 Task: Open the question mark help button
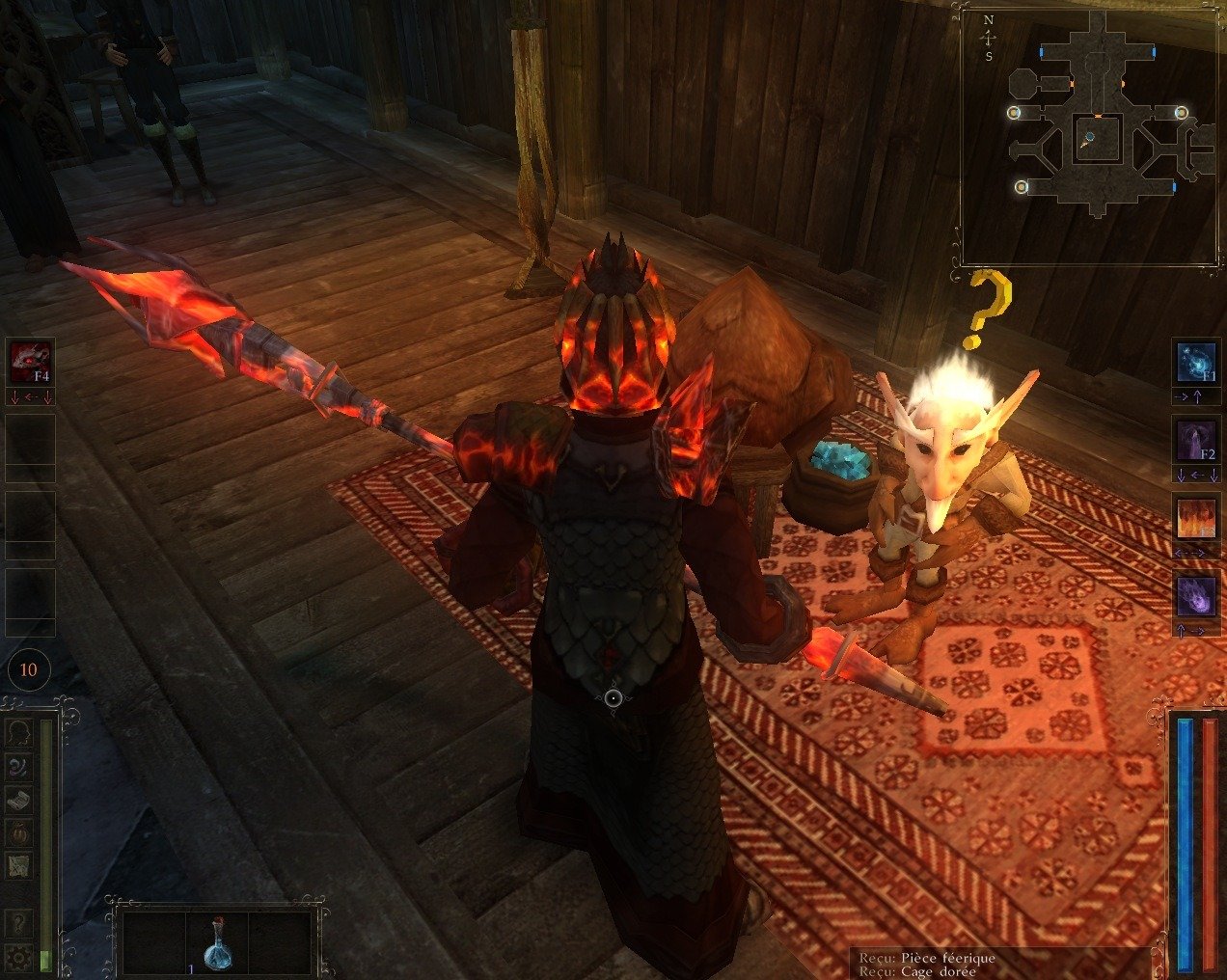[x=18, y=924]
